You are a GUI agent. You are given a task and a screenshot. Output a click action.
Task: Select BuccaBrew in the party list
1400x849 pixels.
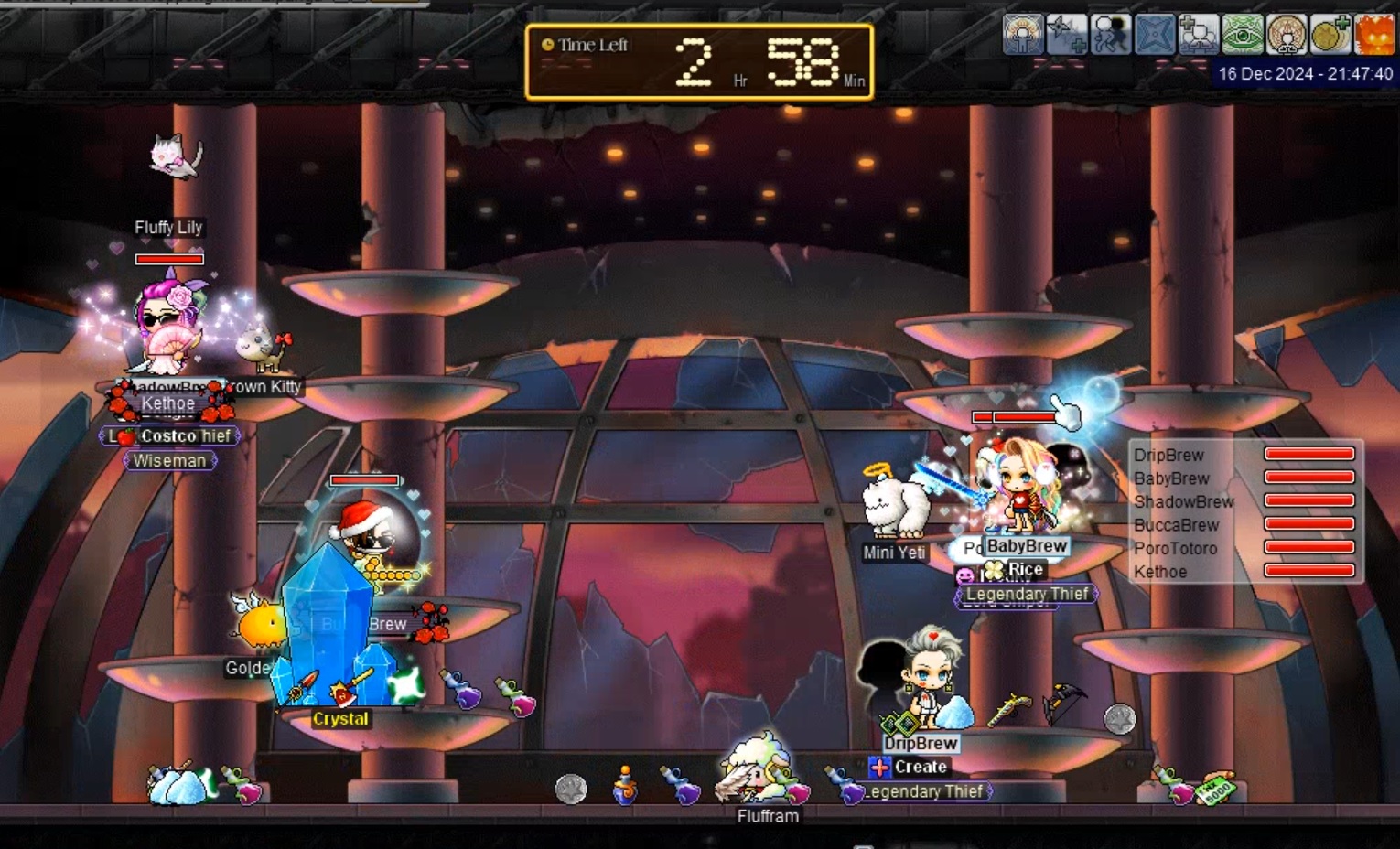[x=1176, y=525]
